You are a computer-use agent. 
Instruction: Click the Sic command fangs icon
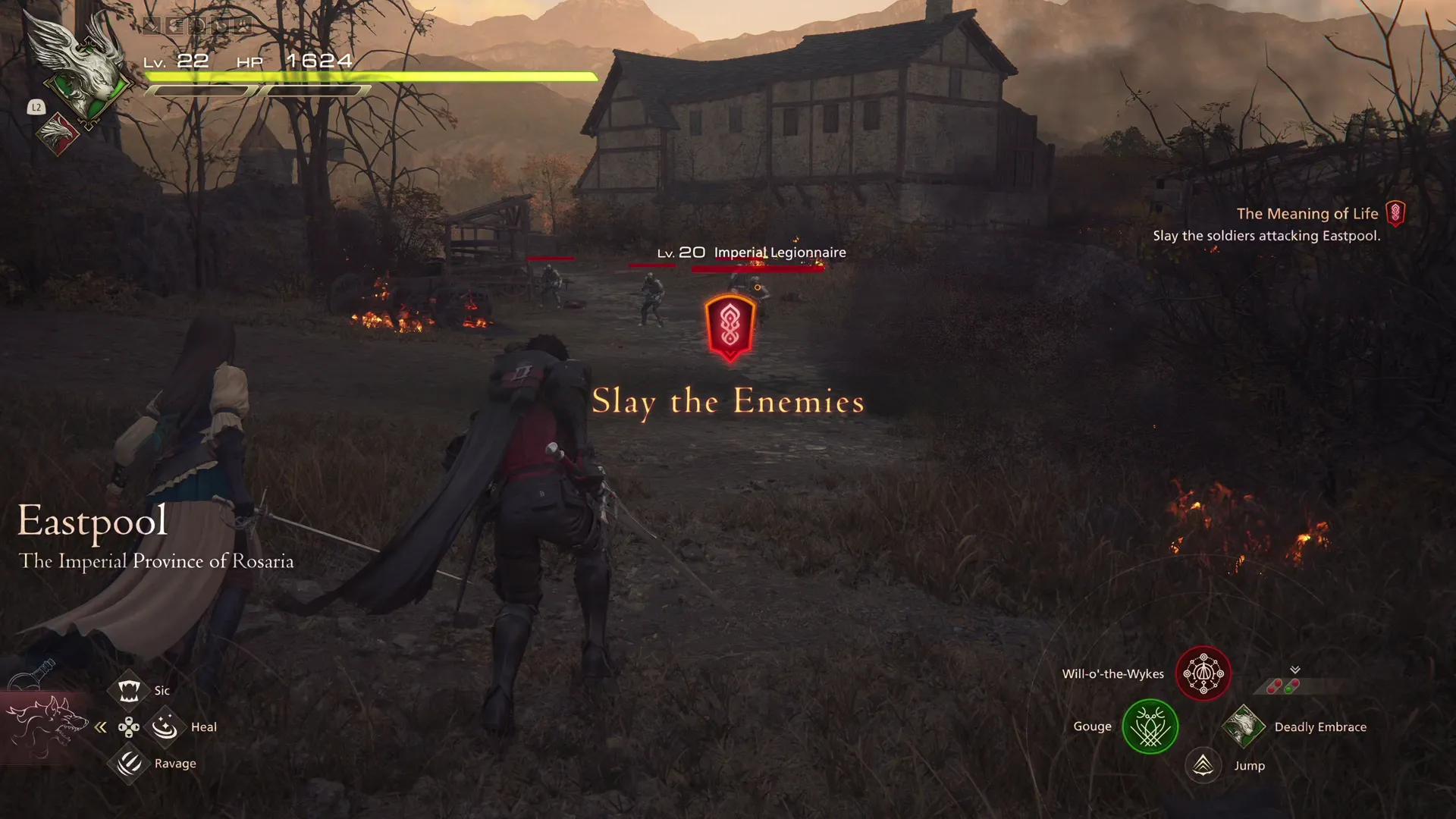pyautogui.click(x=129, y=690)
